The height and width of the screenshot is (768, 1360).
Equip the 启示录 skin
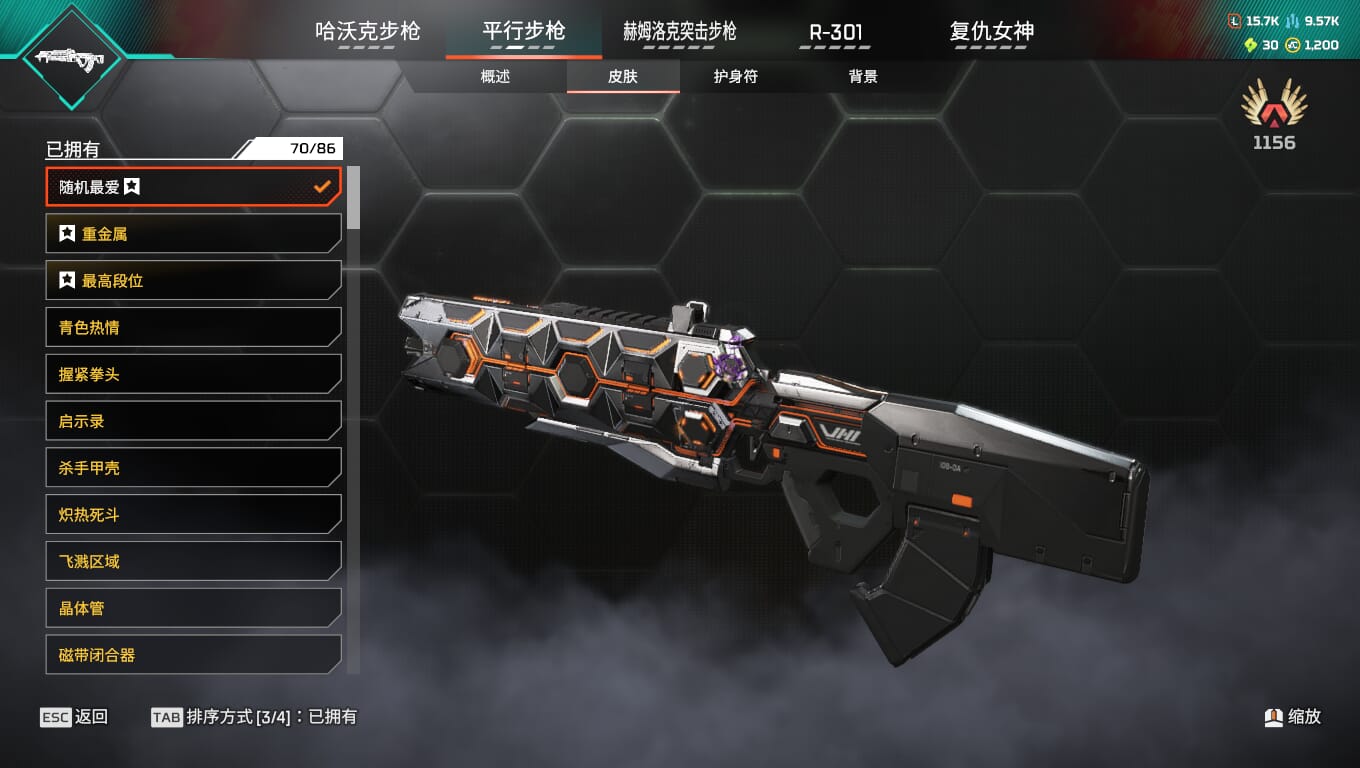click(193, 421)
